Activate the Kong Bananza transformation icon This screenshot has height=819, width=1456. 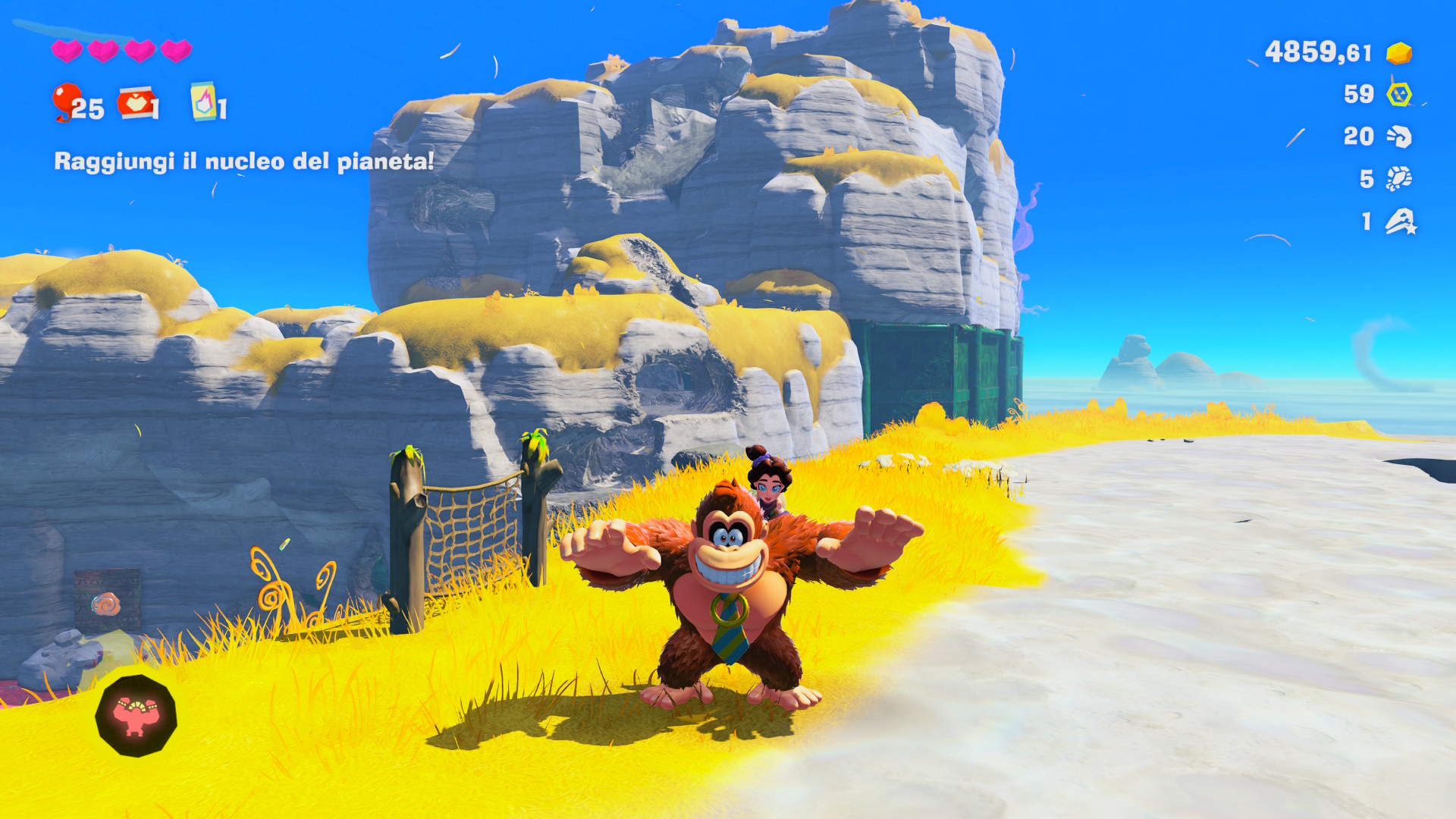tap(136, 716)
